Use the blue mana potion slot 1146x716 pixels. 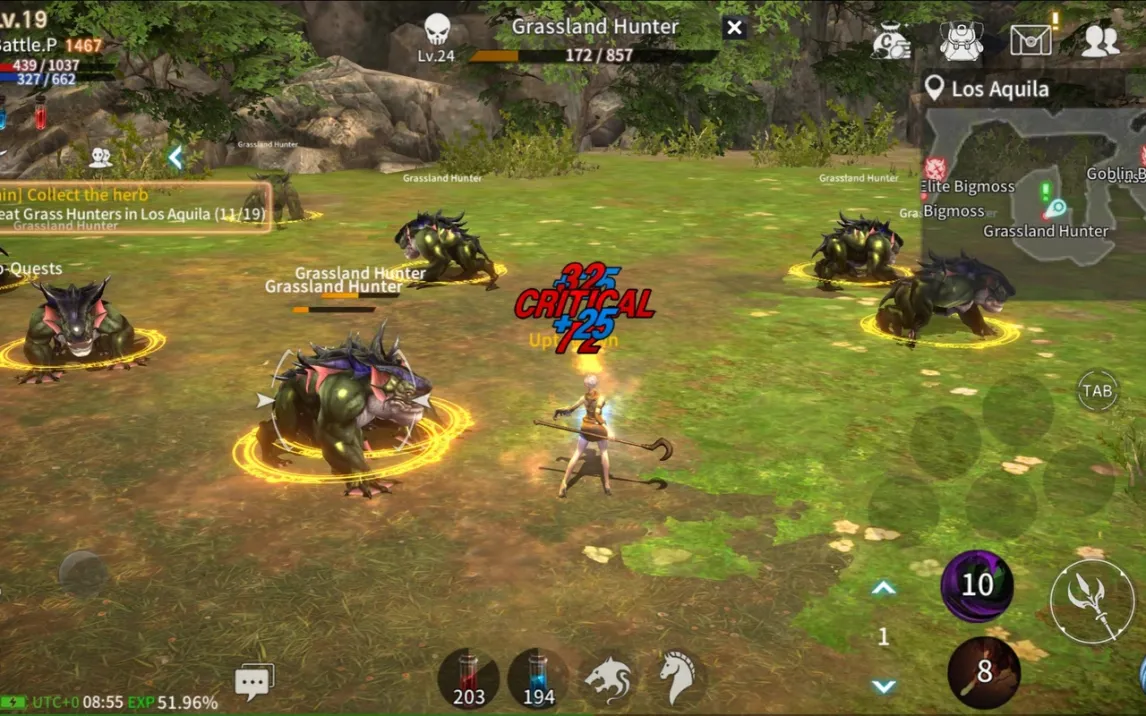coord(538,679)
